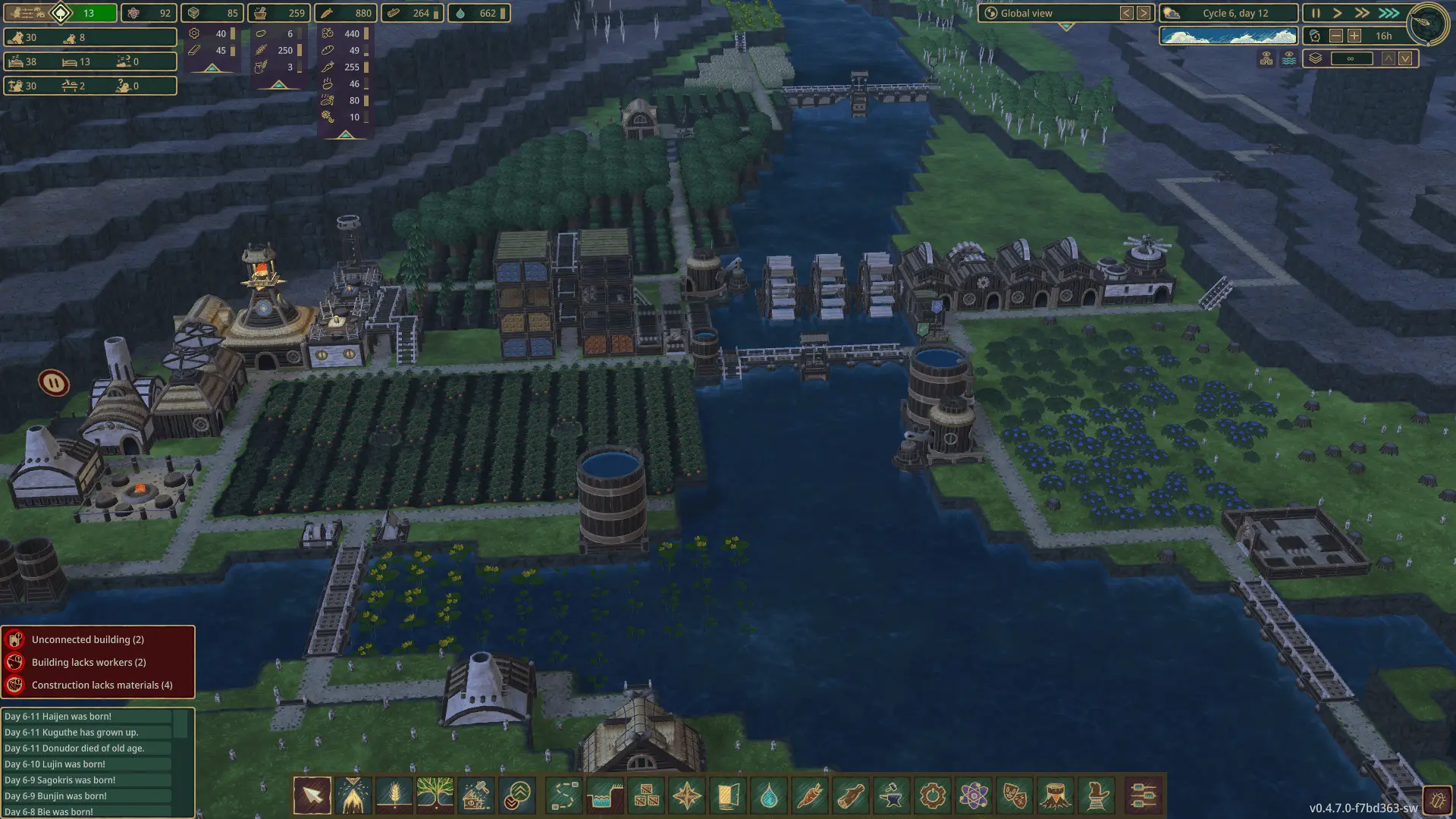Lower the visible layer with down arrow
This screenshot has height=819, width=1456.
click(x=1405, y=58)
